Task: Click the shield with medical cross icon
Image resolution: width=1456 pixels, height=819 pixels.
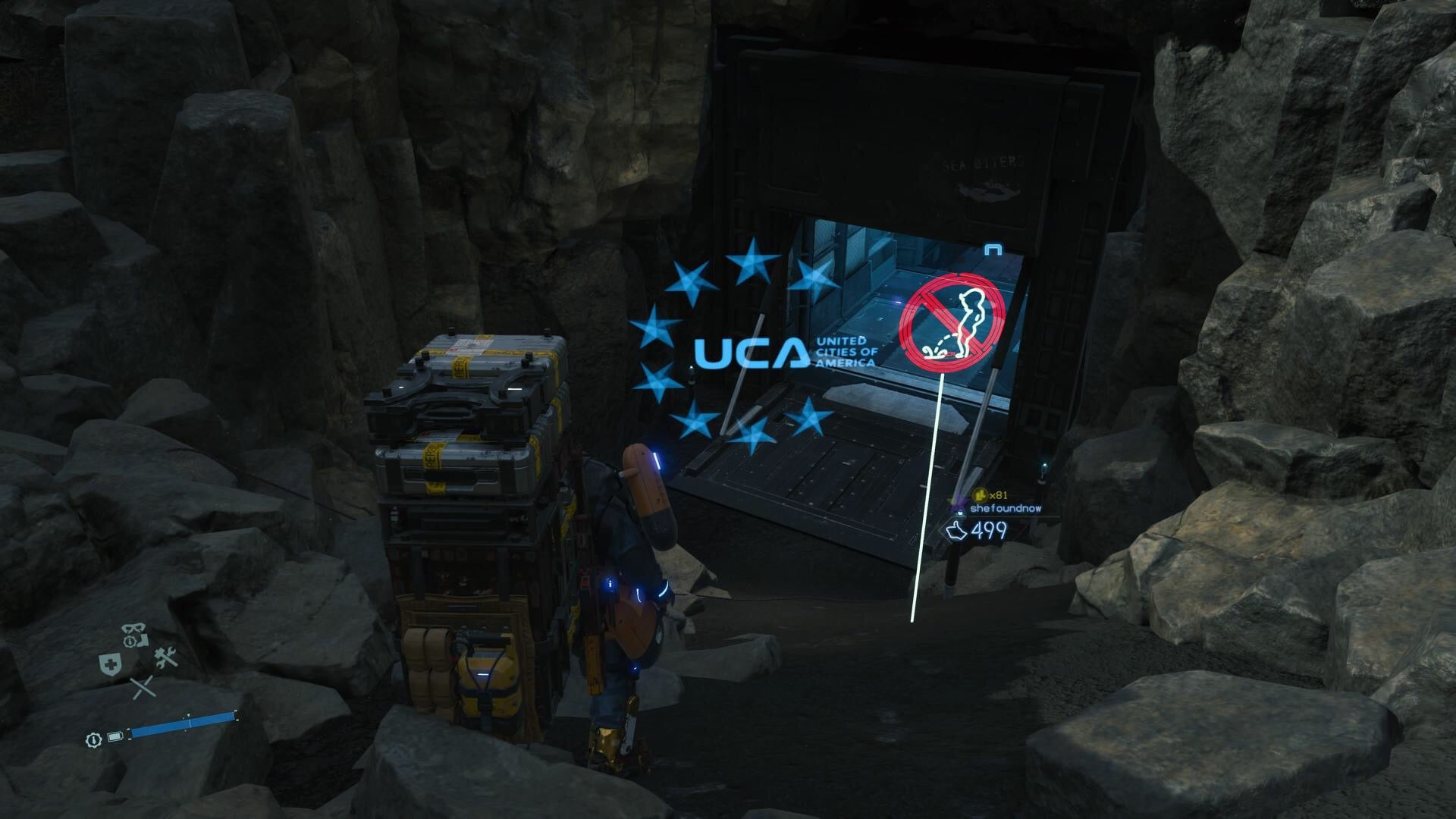Action: pos(110,664)
